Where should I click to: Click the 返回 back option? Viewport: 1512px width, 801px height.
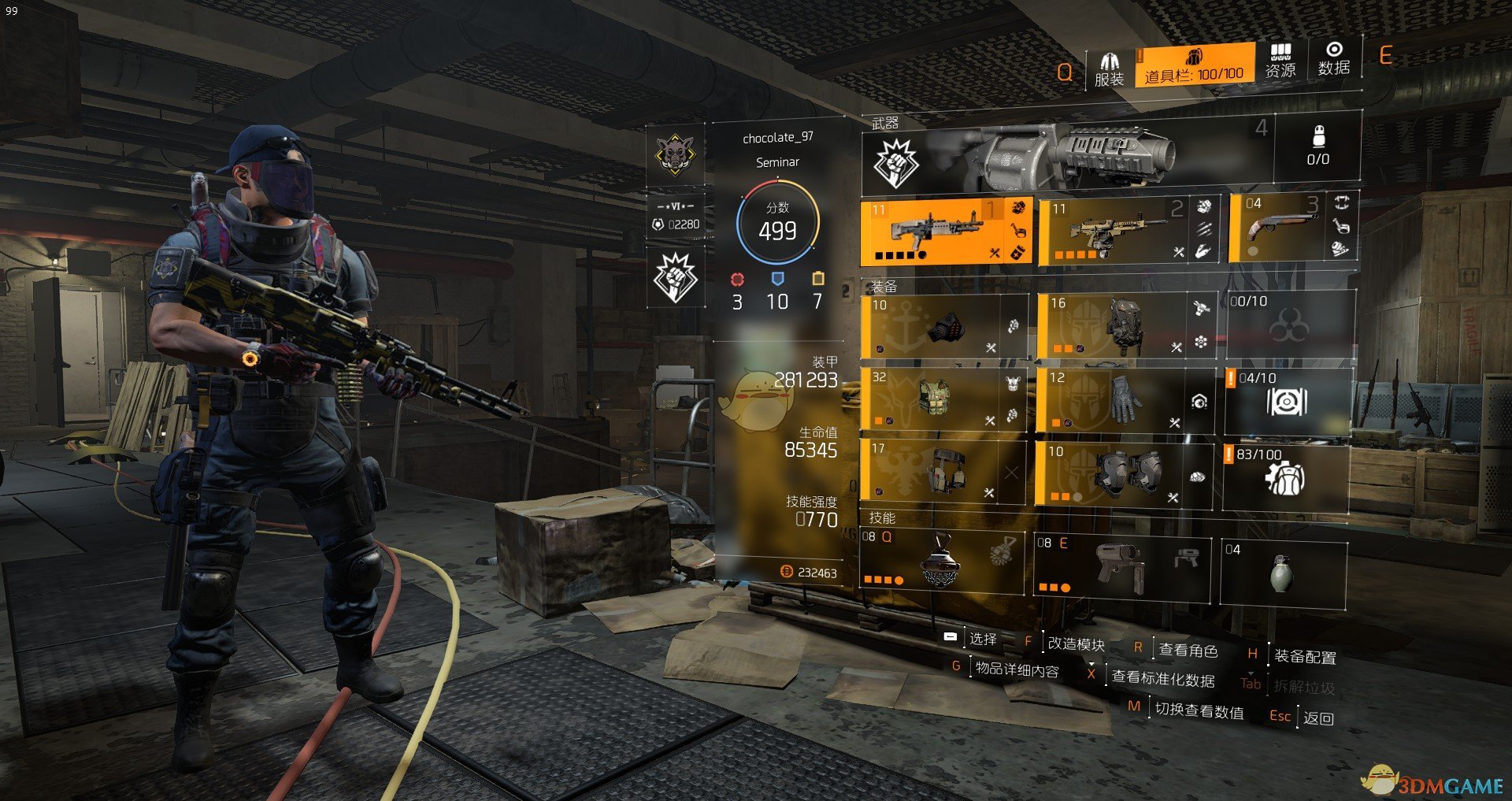click(1317, 718)
